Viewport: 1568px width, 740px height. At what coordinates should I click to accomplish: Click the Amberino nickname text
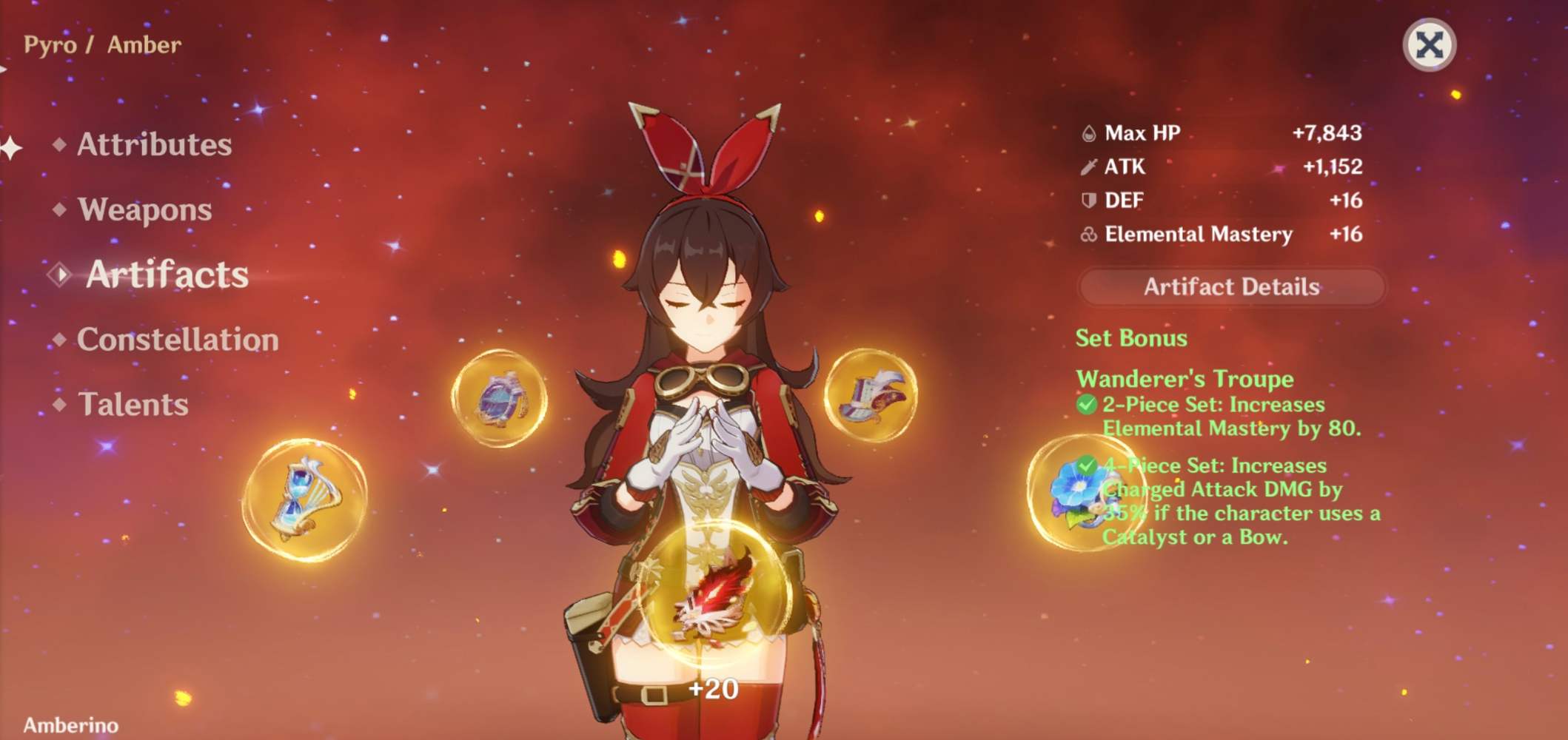pos(70,726)
